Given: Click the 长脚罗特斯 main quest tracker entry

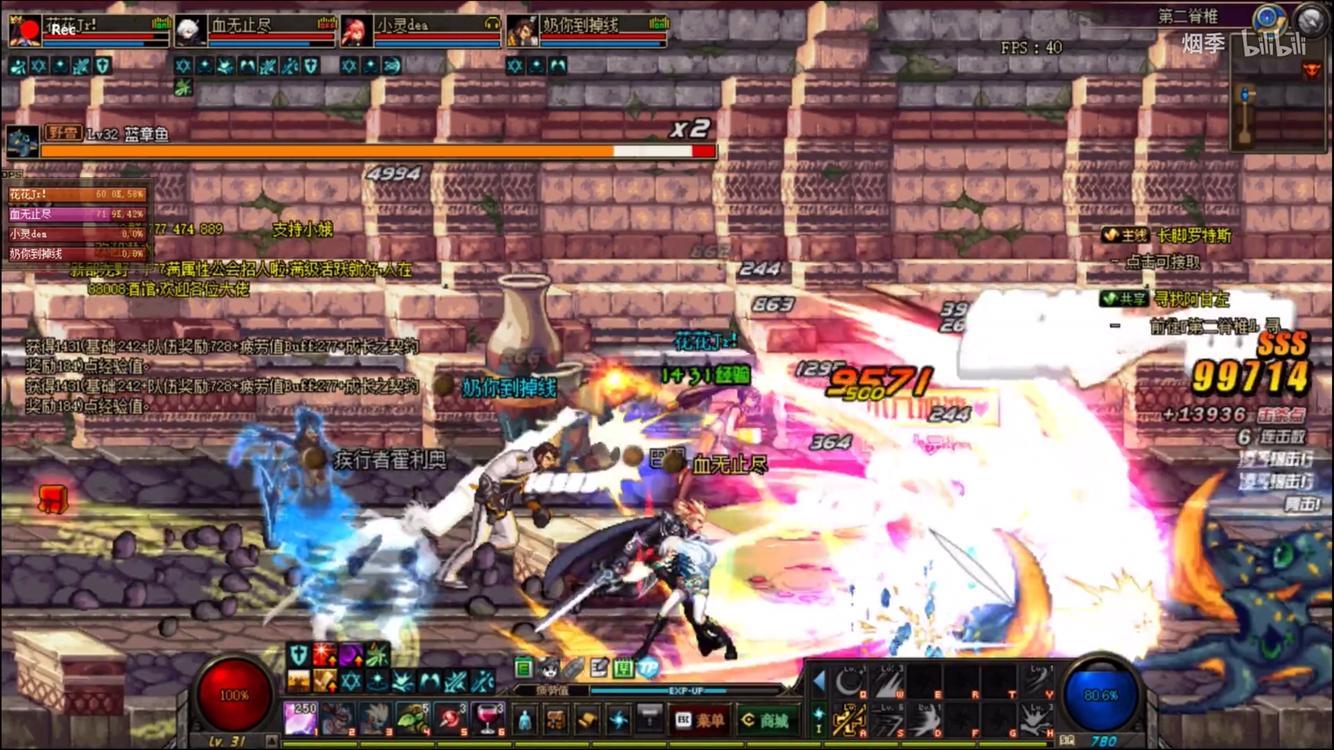Looking at the screenshot, I should click(x=1194, y=236).
